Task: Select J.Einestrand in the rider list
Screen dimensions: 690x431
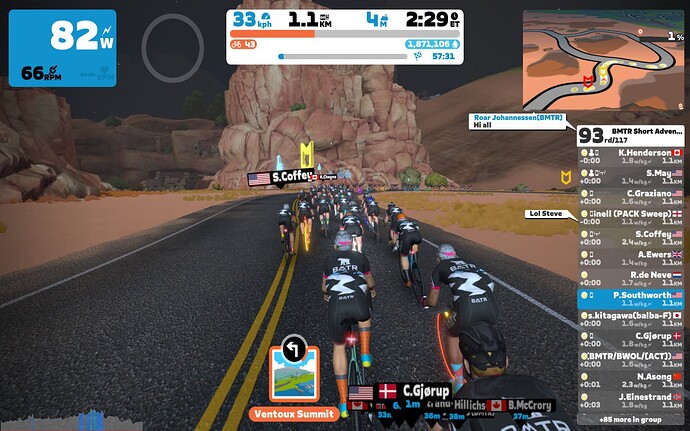Action: [630, 399]
